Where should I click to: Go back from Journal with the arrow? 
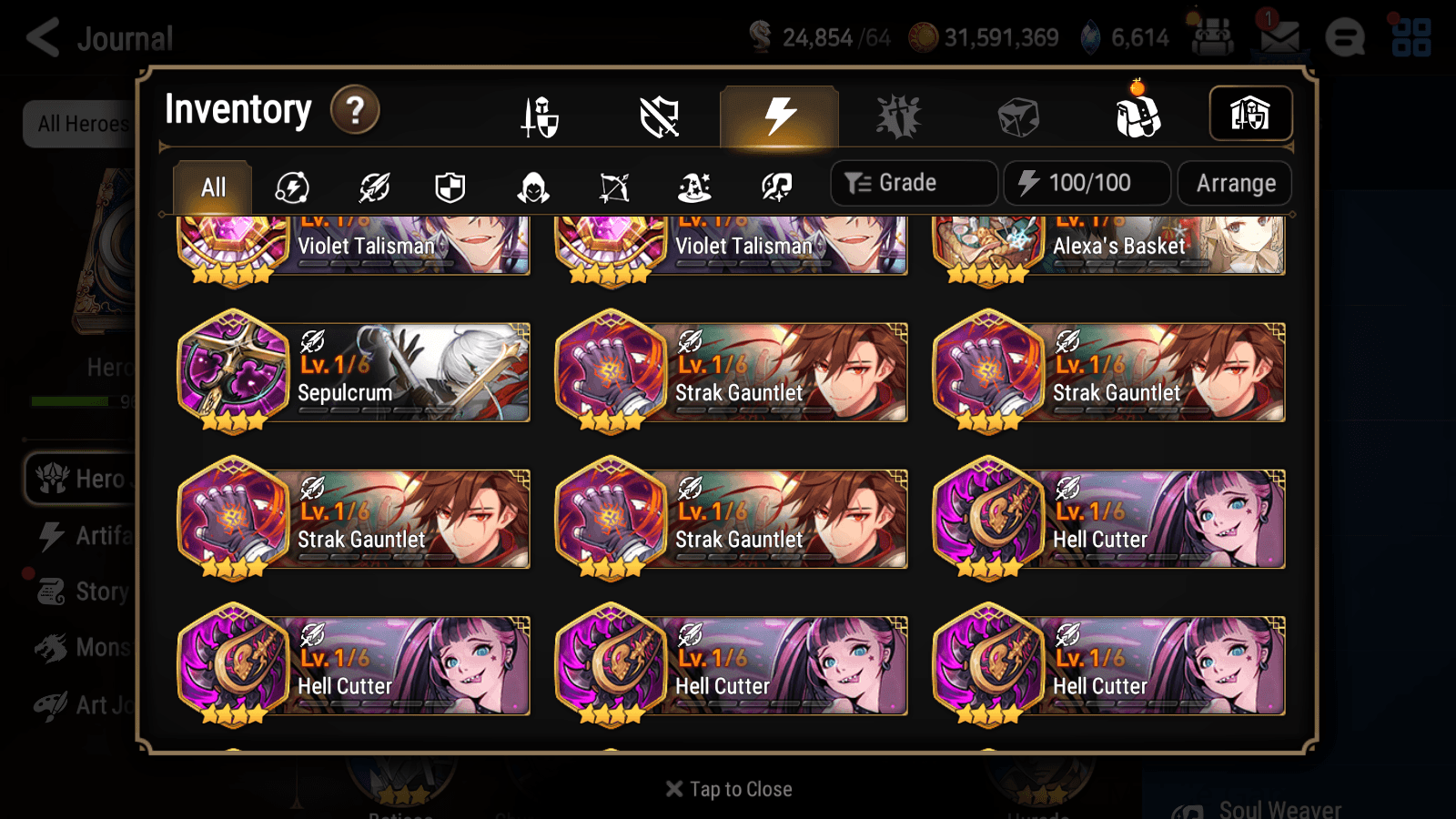41,38
